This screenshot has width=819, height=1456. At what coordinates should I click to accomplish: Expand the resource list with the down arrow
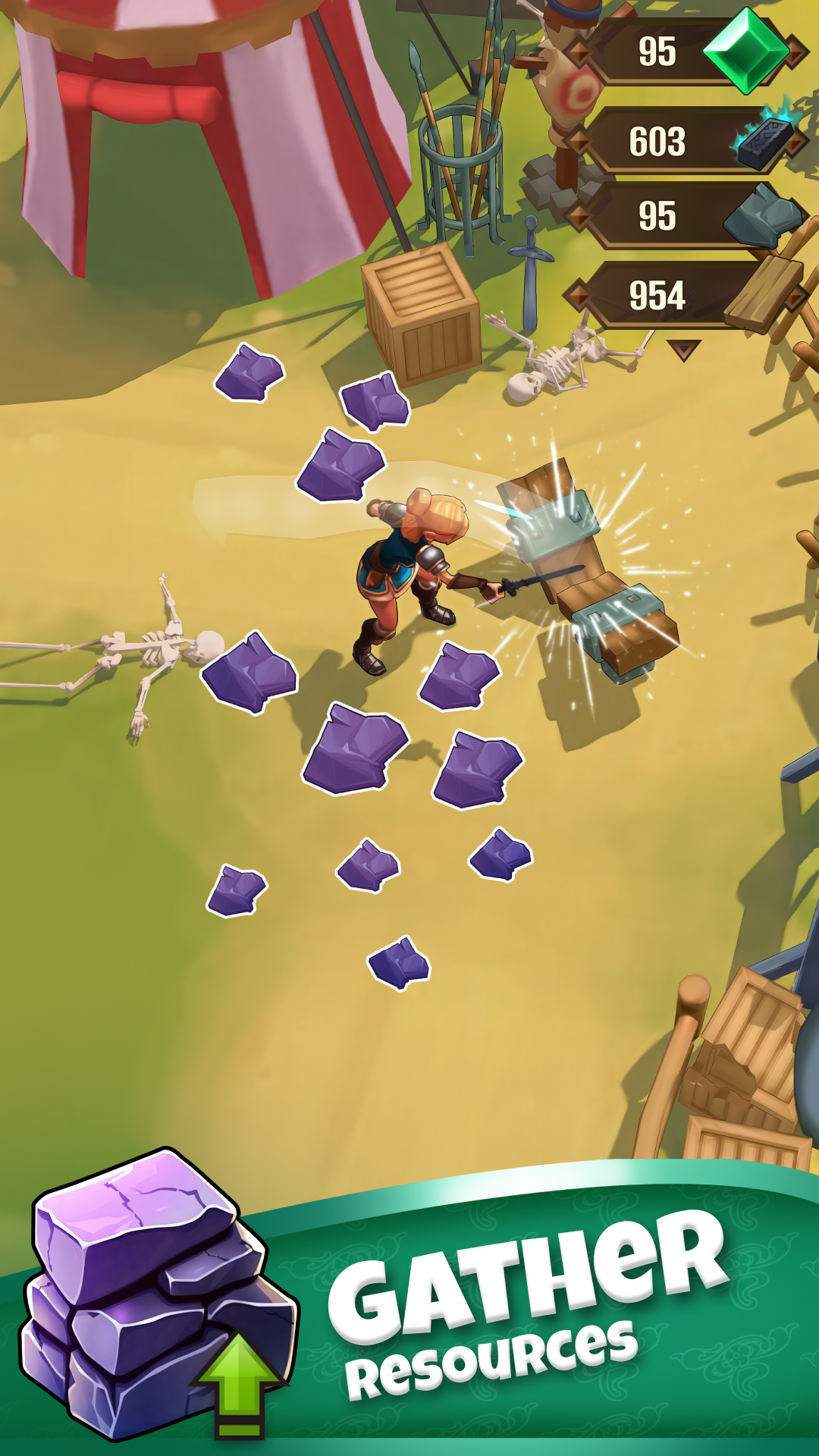[684, 350]
